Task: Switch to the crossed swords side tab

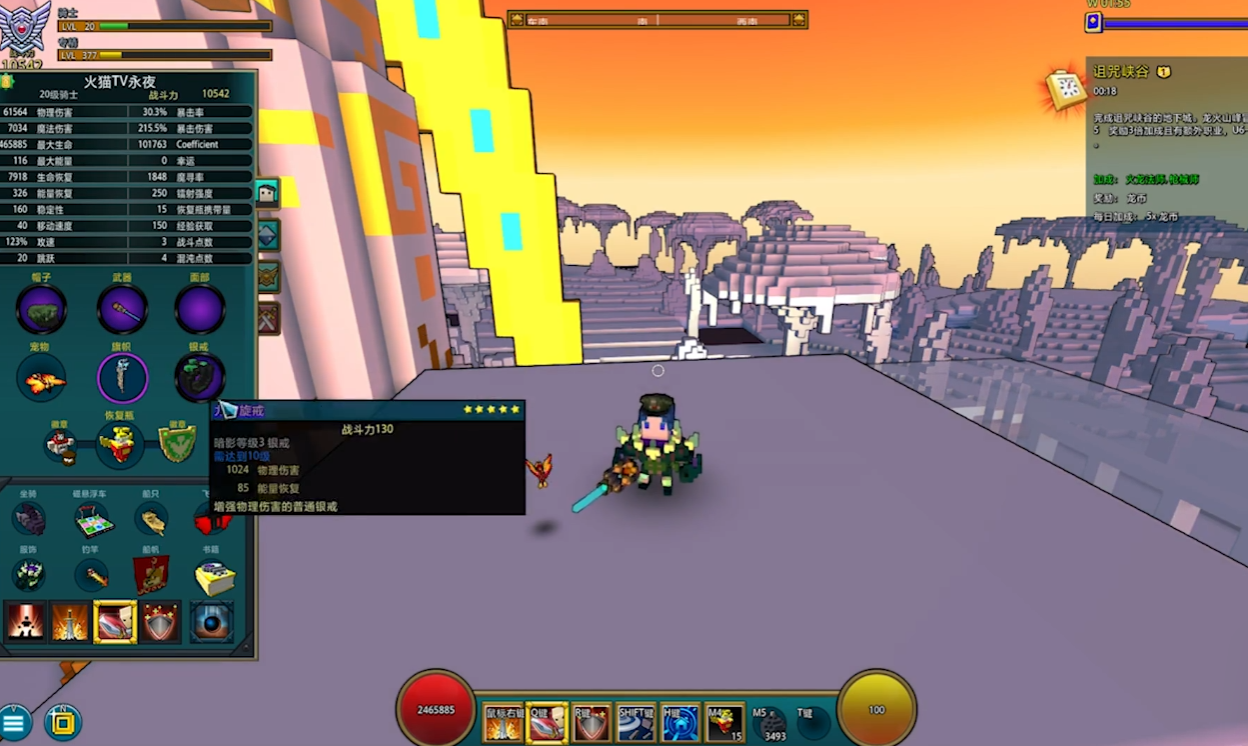Action: pyautogui.click(x=268, y=318)
